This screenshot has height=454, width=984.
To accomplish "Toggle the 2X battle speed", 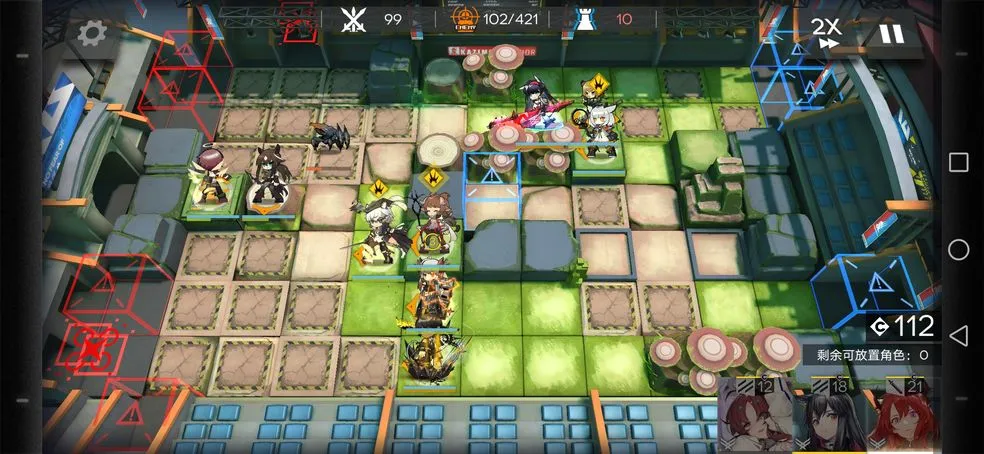I will [826, 32].
